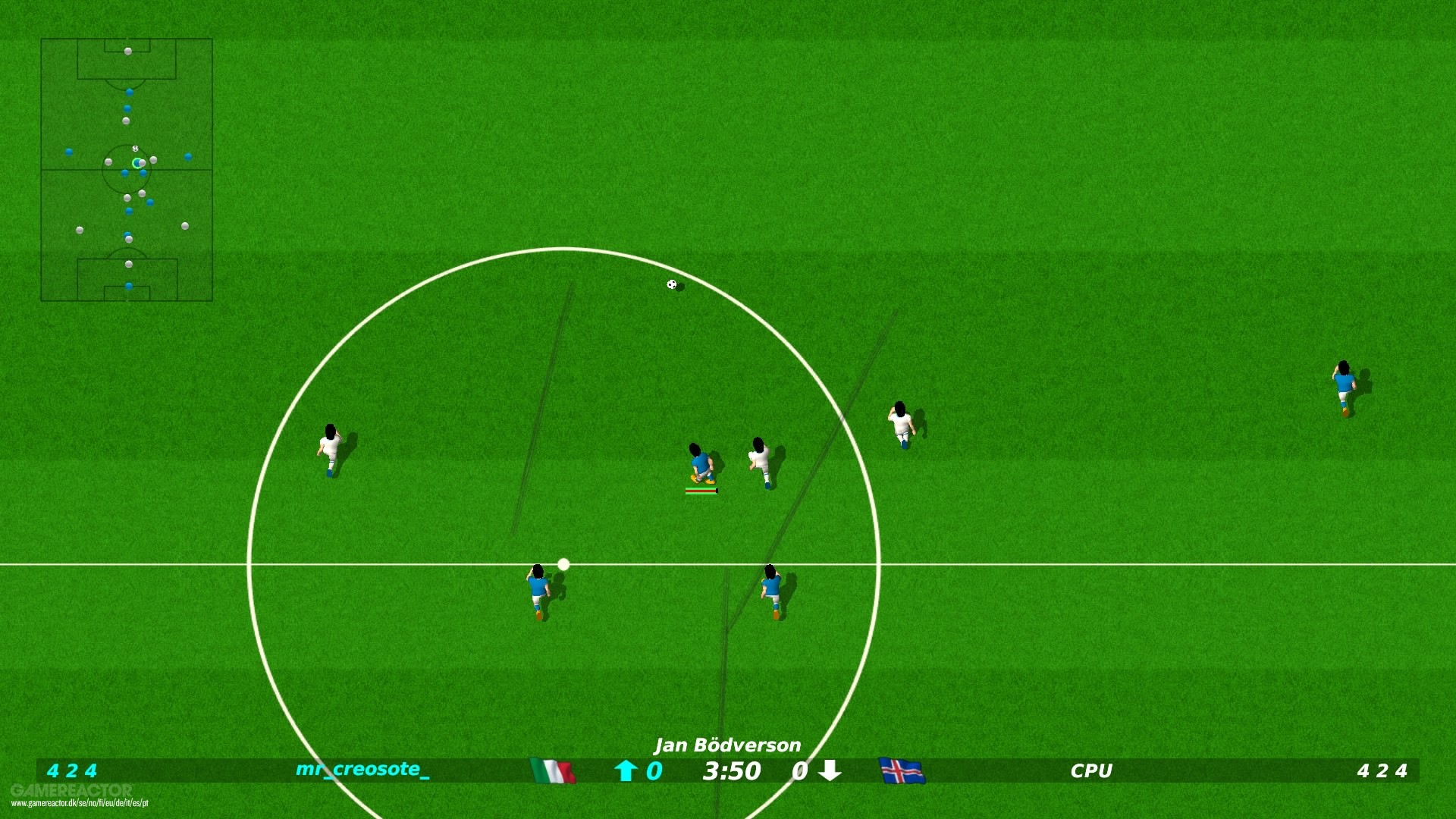Viewport: 1456px width, 819px height.
Task: Click the green-circled active player dot on radar
Action: (136, 162)
